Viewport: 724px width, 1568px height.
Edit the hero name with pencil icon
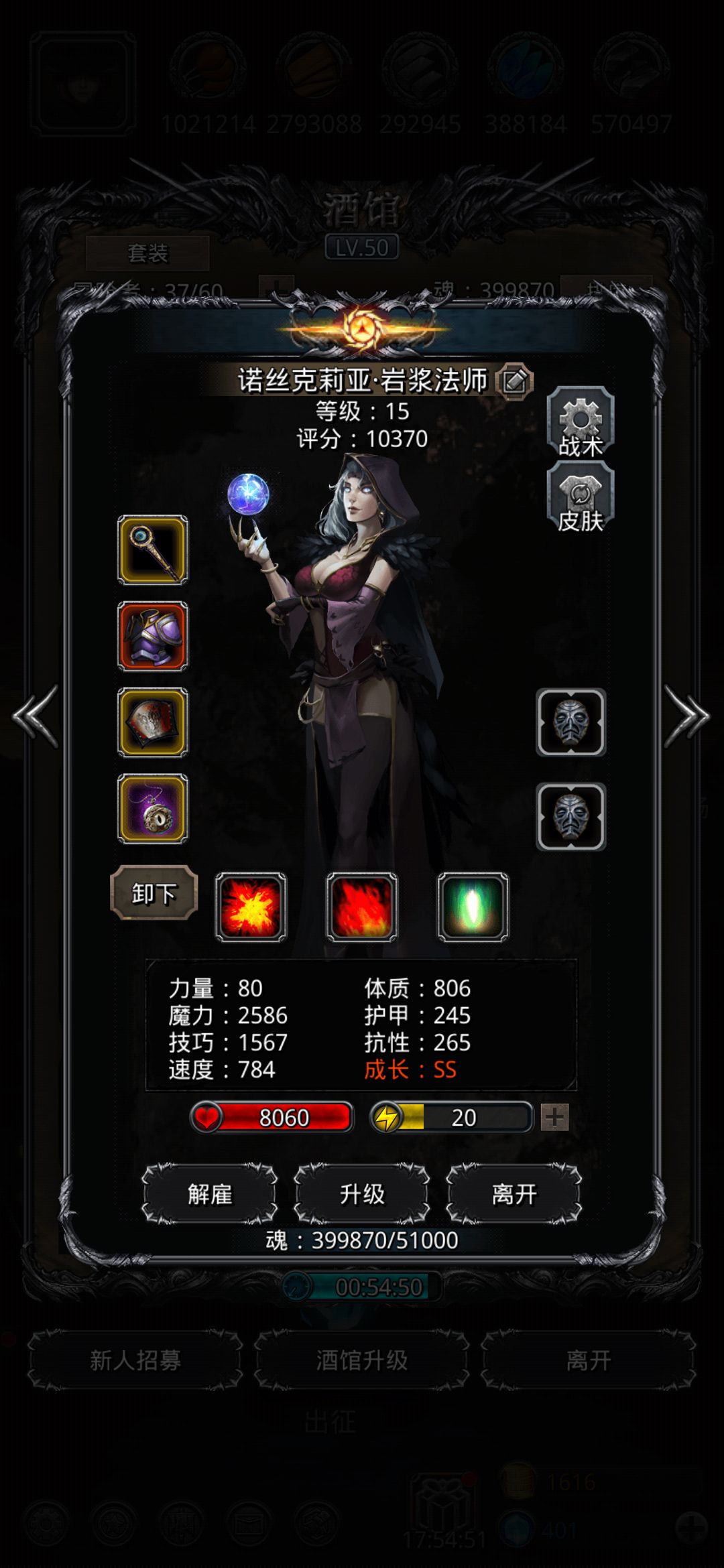click(x=514, y=381)
